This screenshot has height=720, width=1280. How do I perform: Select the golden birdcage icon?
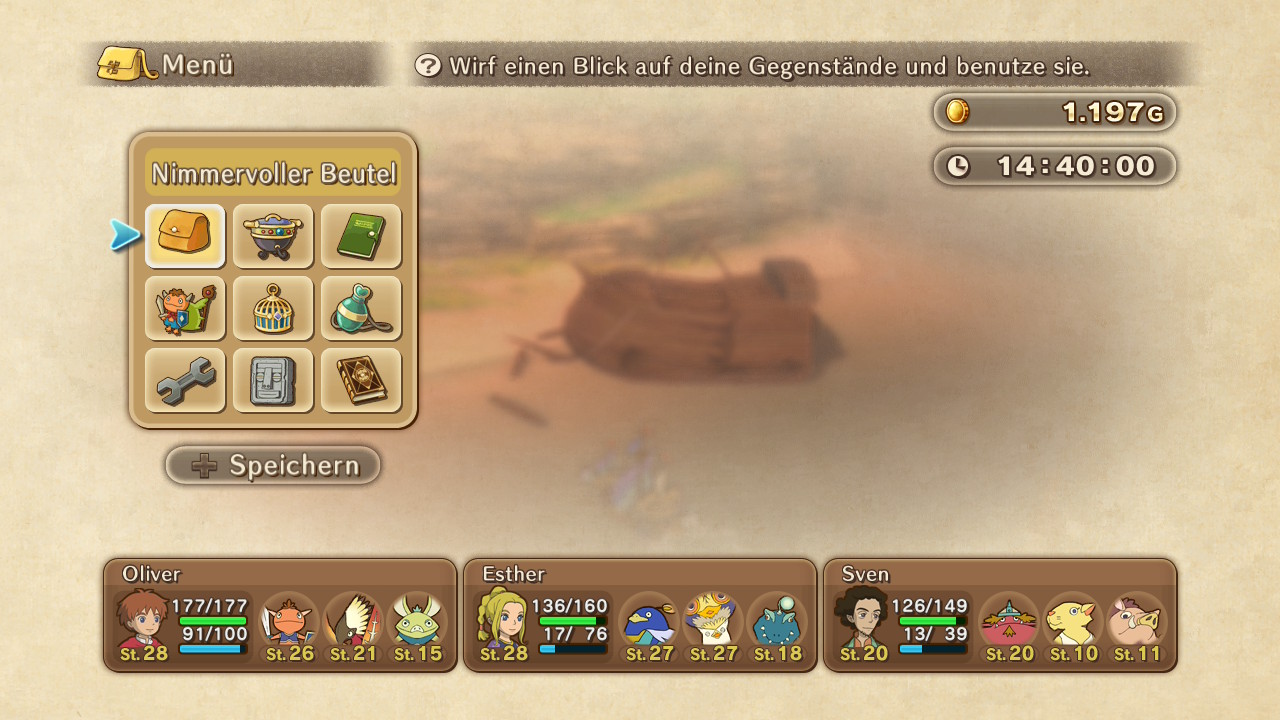[x=273, y=308]
